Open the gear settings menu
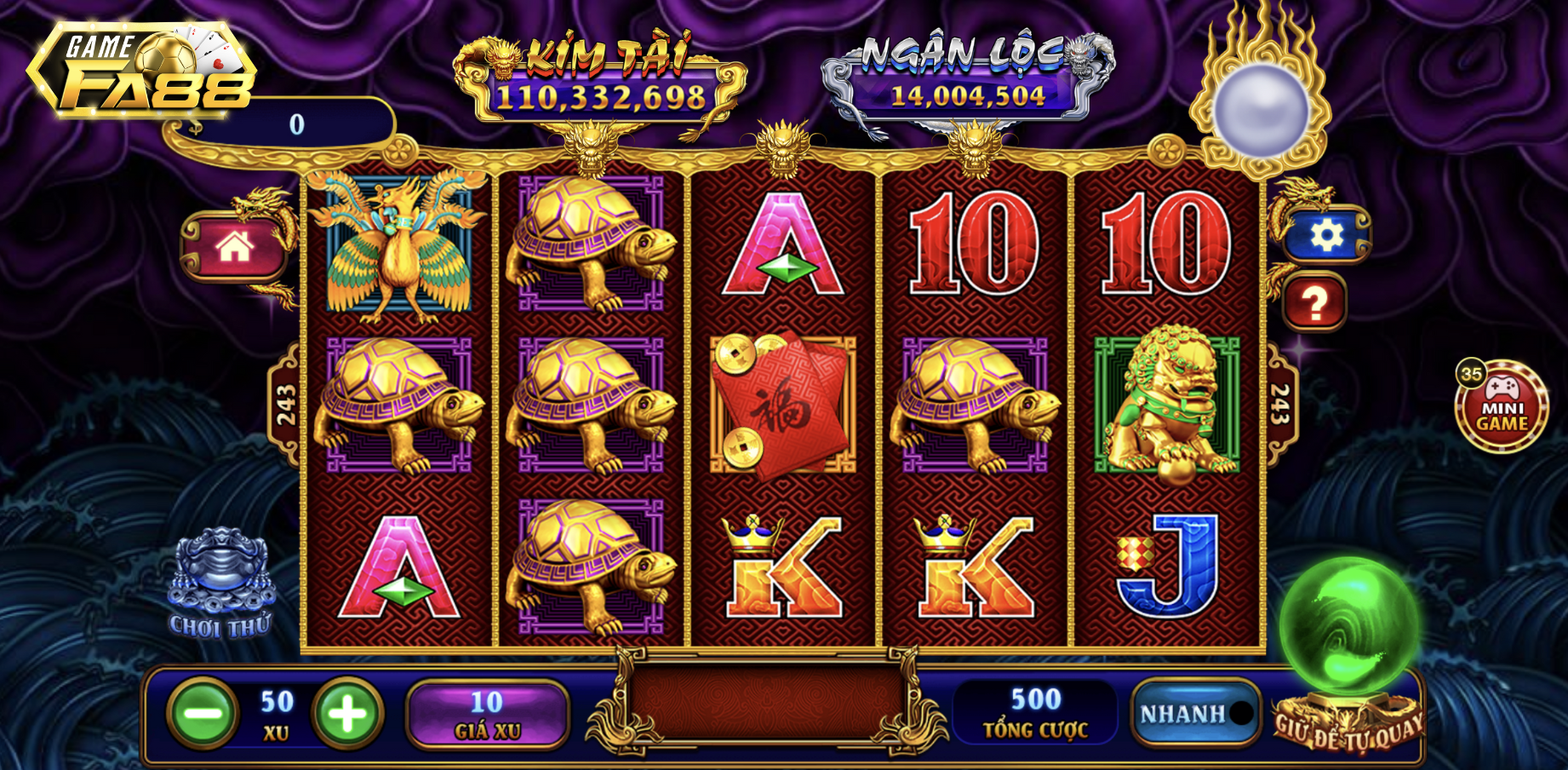The width and height of the screenshot is (1568, 770). (1325, 234)
